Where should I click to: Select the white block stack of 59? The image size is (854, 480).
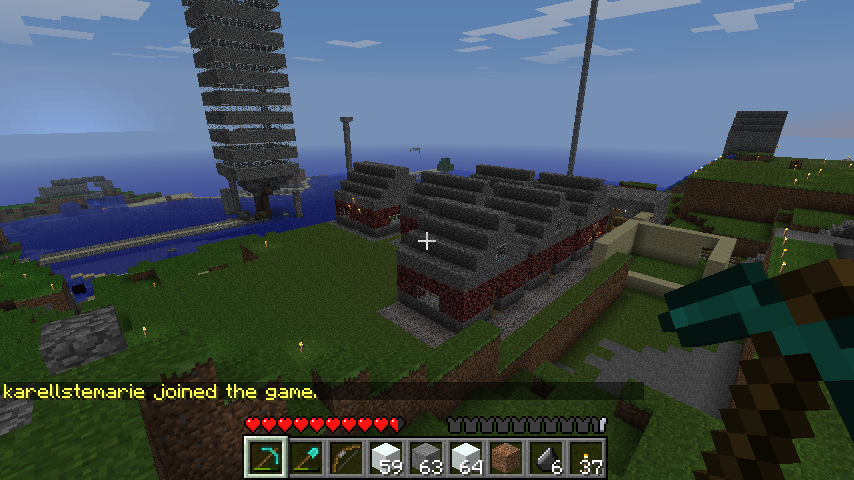click(x=386, y=458)
